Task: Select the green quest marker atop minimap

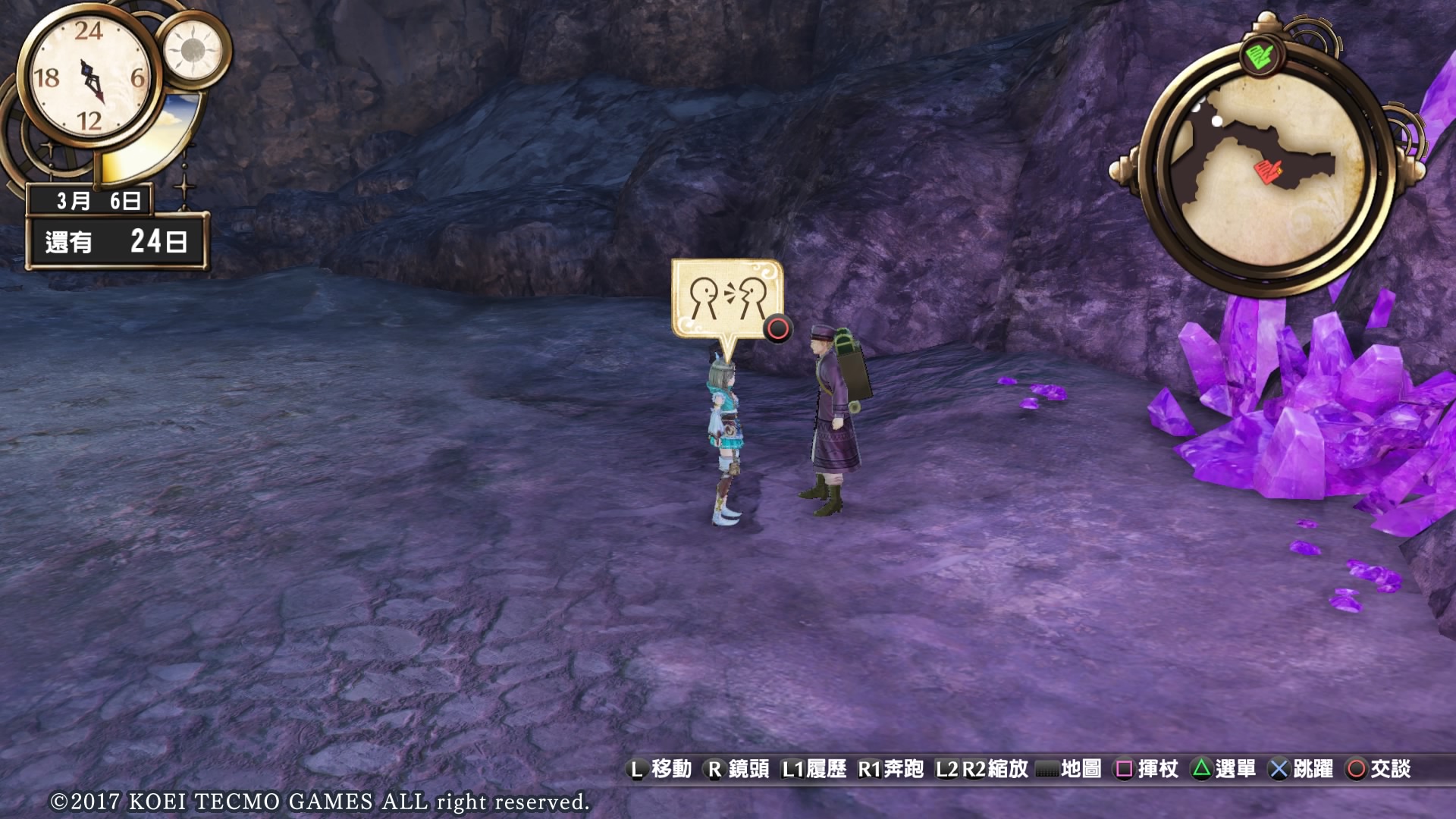Action: [x=1259, y=57]
